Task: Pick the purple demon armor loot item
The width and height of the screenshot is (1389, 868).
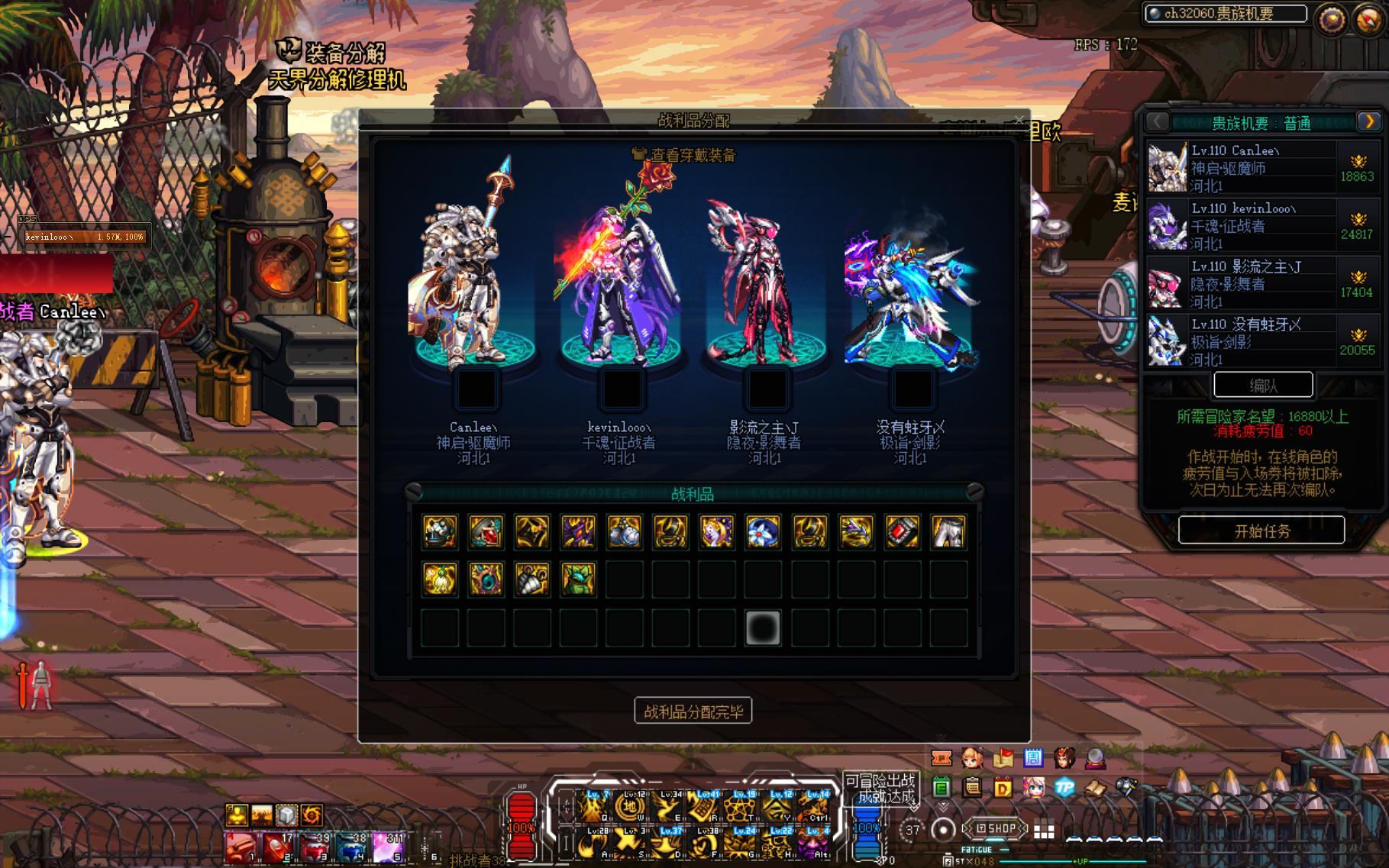Action: (x=578, y=532)
